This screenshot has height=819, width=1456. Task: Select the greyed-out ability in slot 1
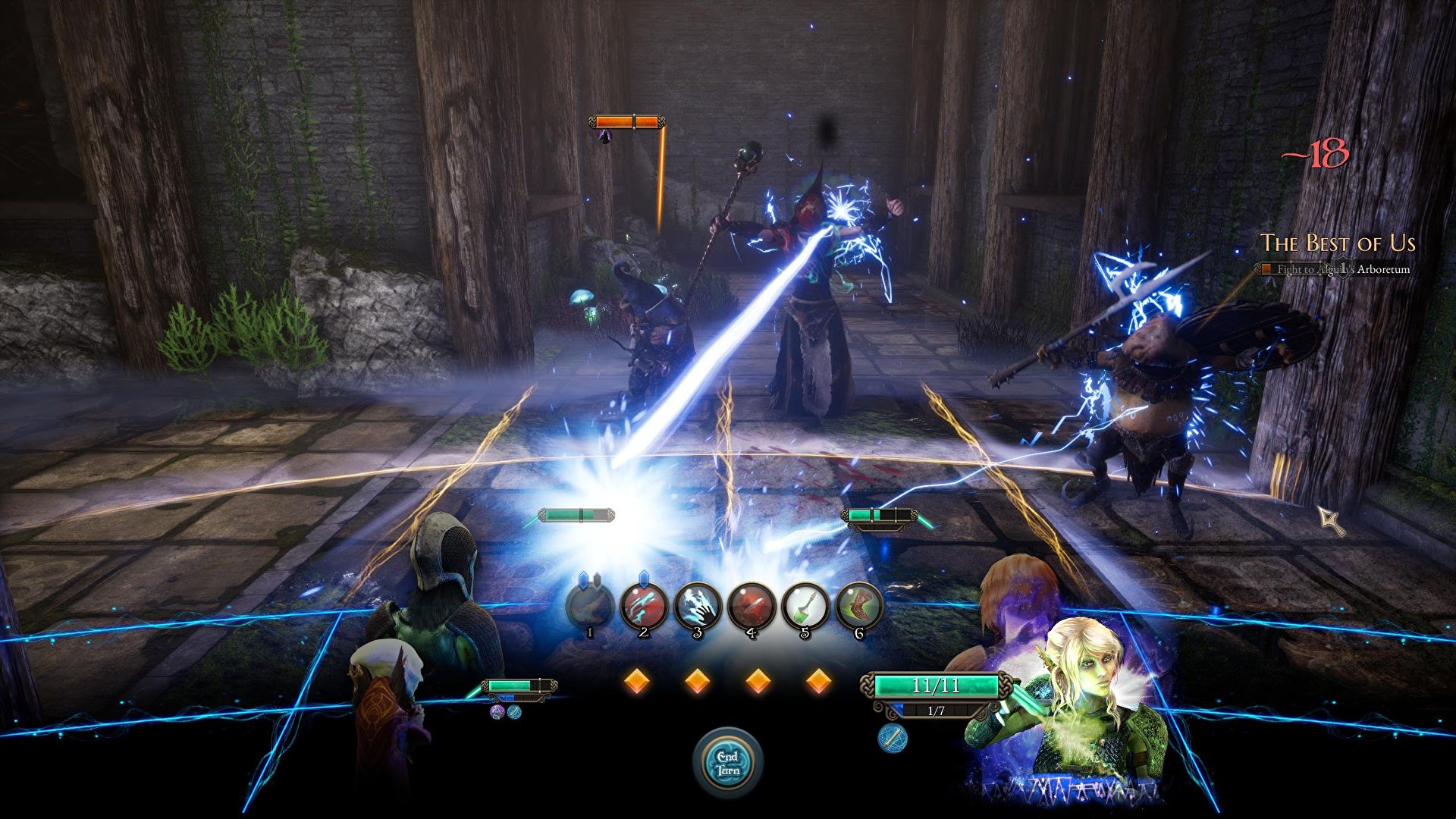[590, 606]
